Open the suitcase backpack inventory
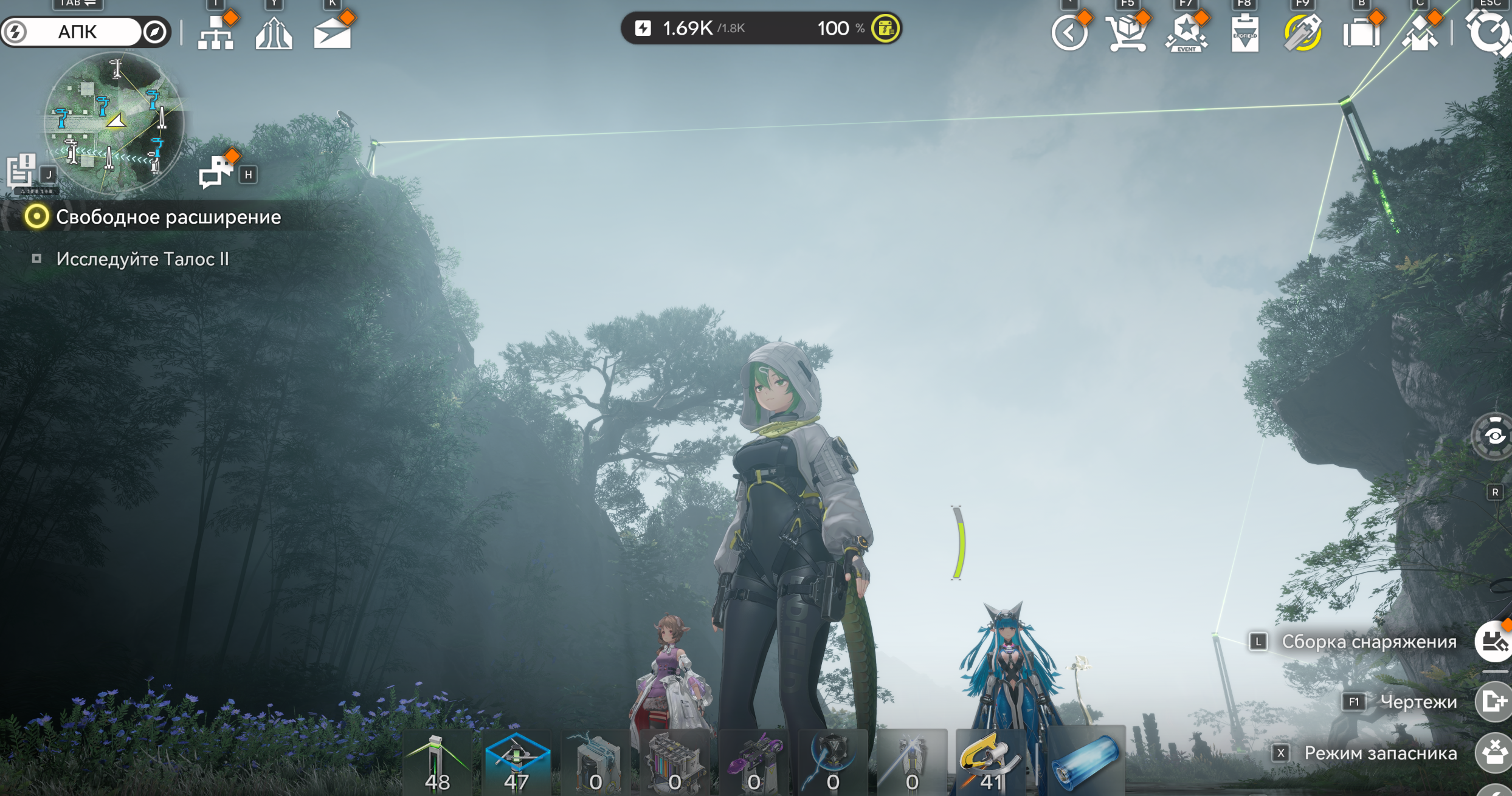Viewport: 1512px width, 796px height. [1361, 33]
